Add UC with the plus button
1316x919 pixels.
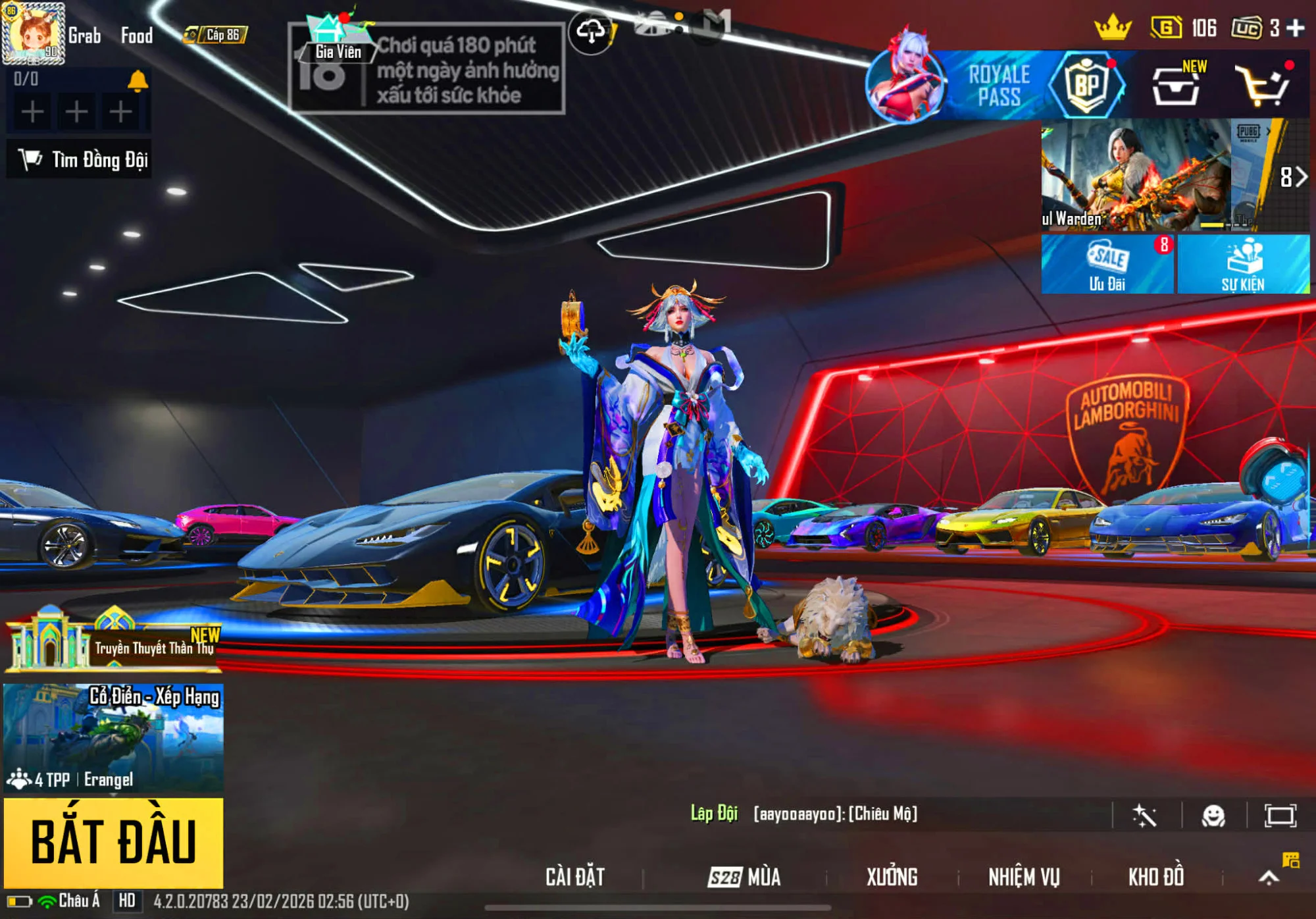pos(1296,28)
